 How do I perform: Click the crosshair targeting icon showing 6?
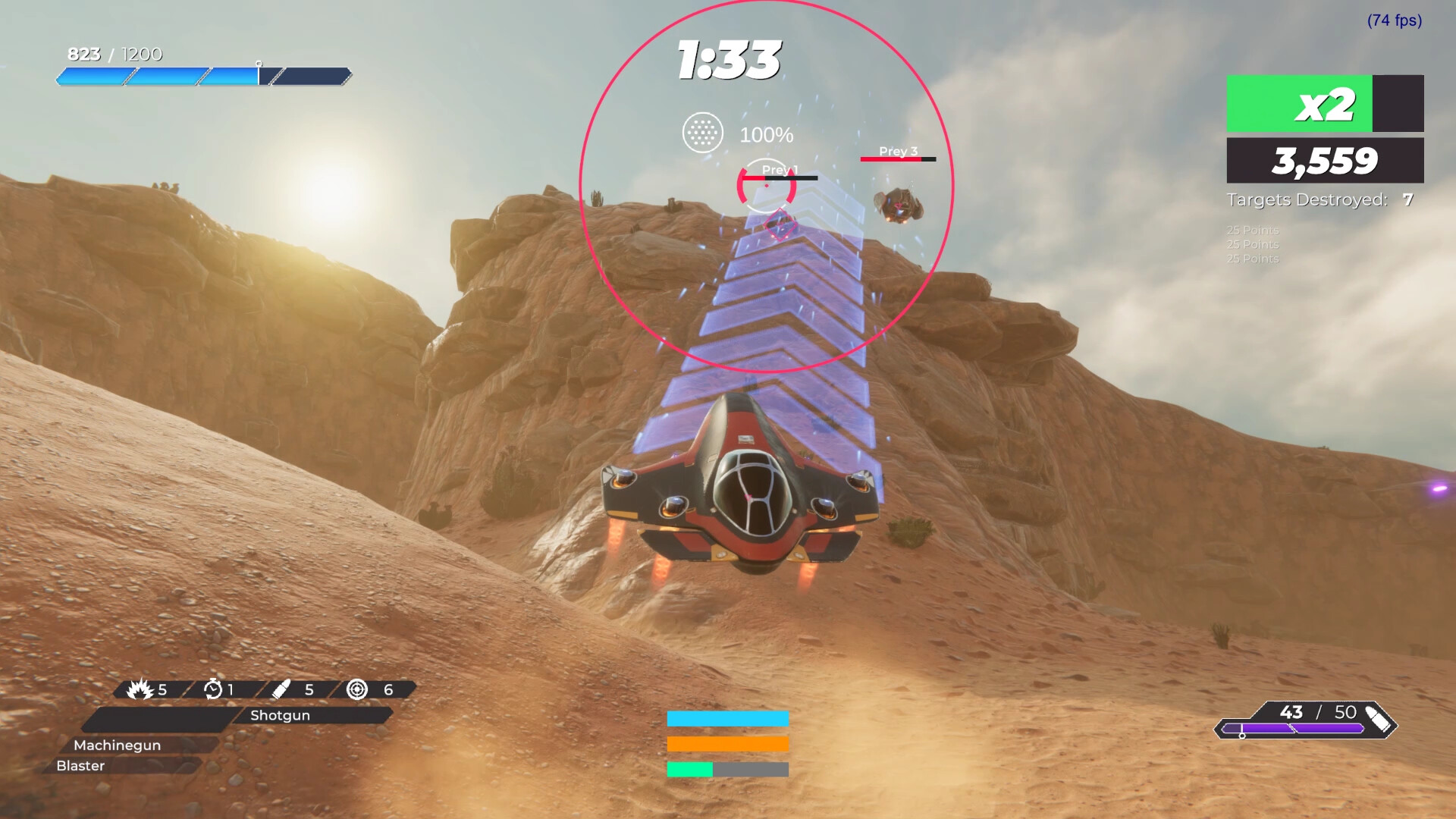coord(356,690)
